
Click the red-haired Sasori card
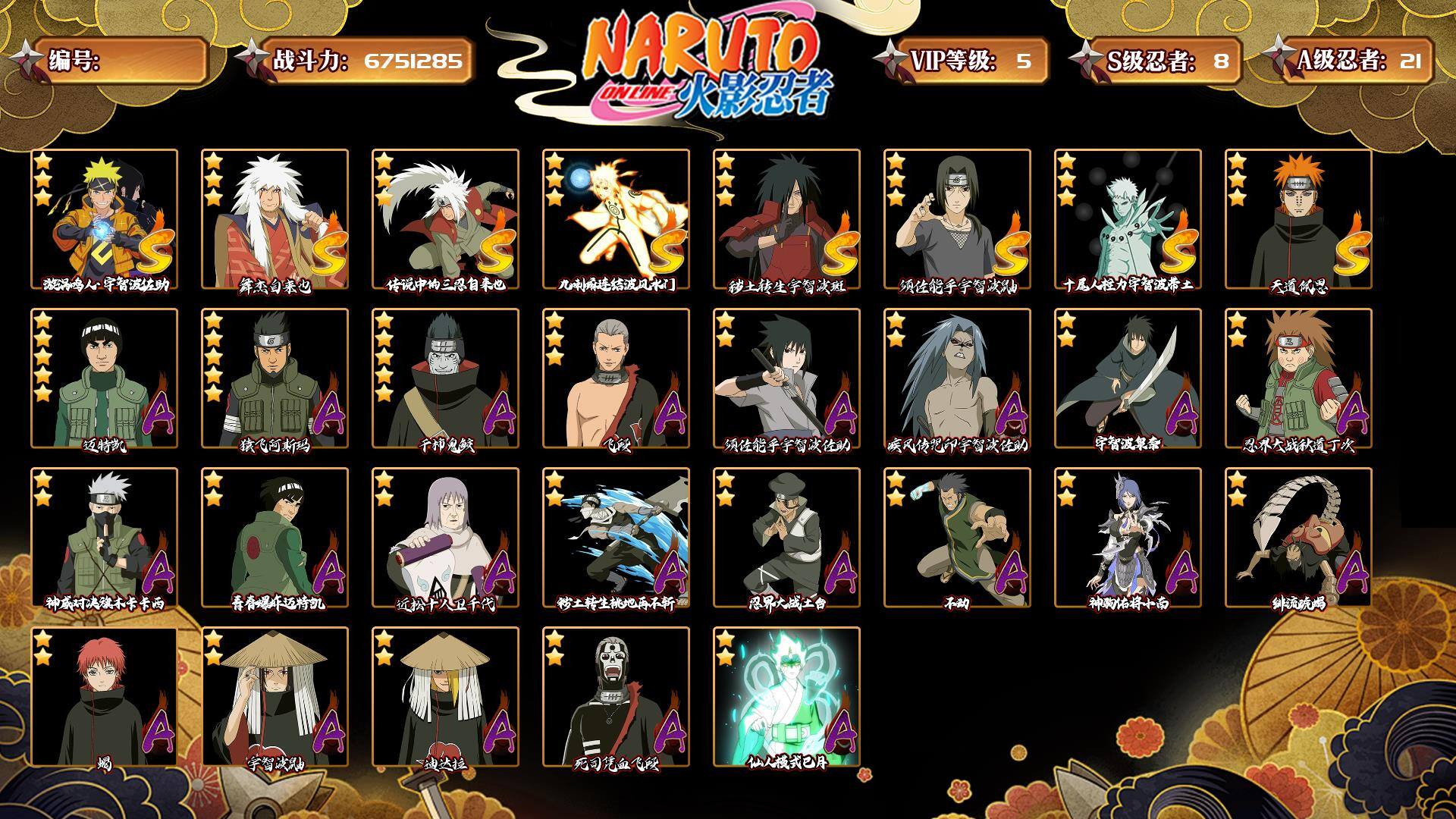105,696
